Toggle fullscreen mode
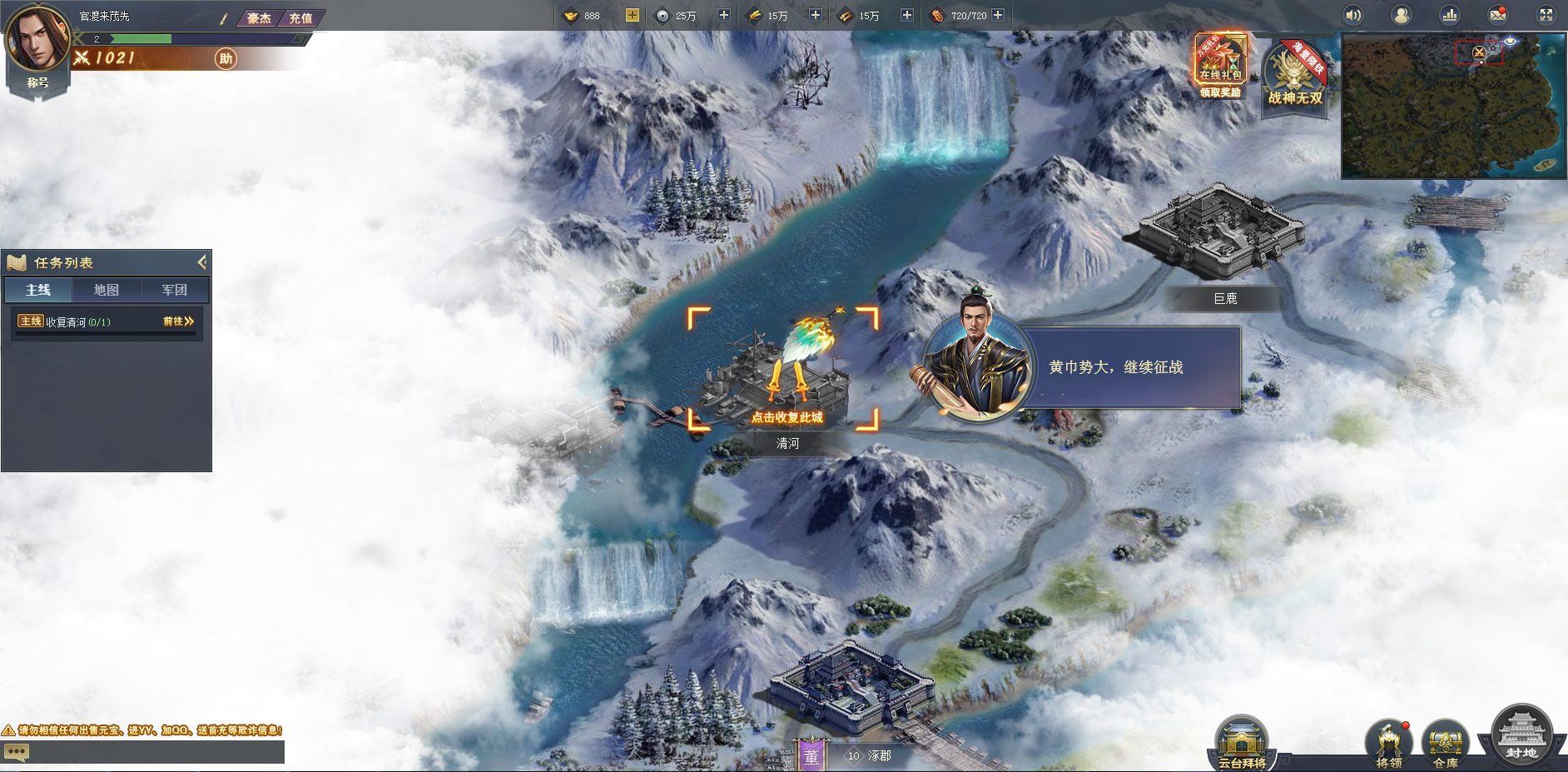 (1546, 15)
